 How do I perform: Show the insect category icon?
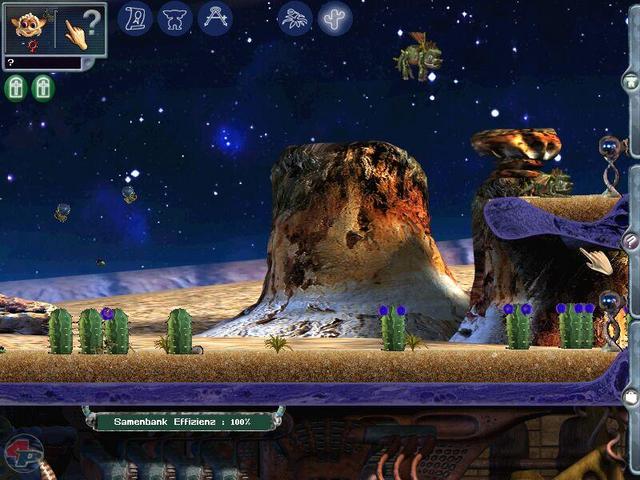coord(295,18)
